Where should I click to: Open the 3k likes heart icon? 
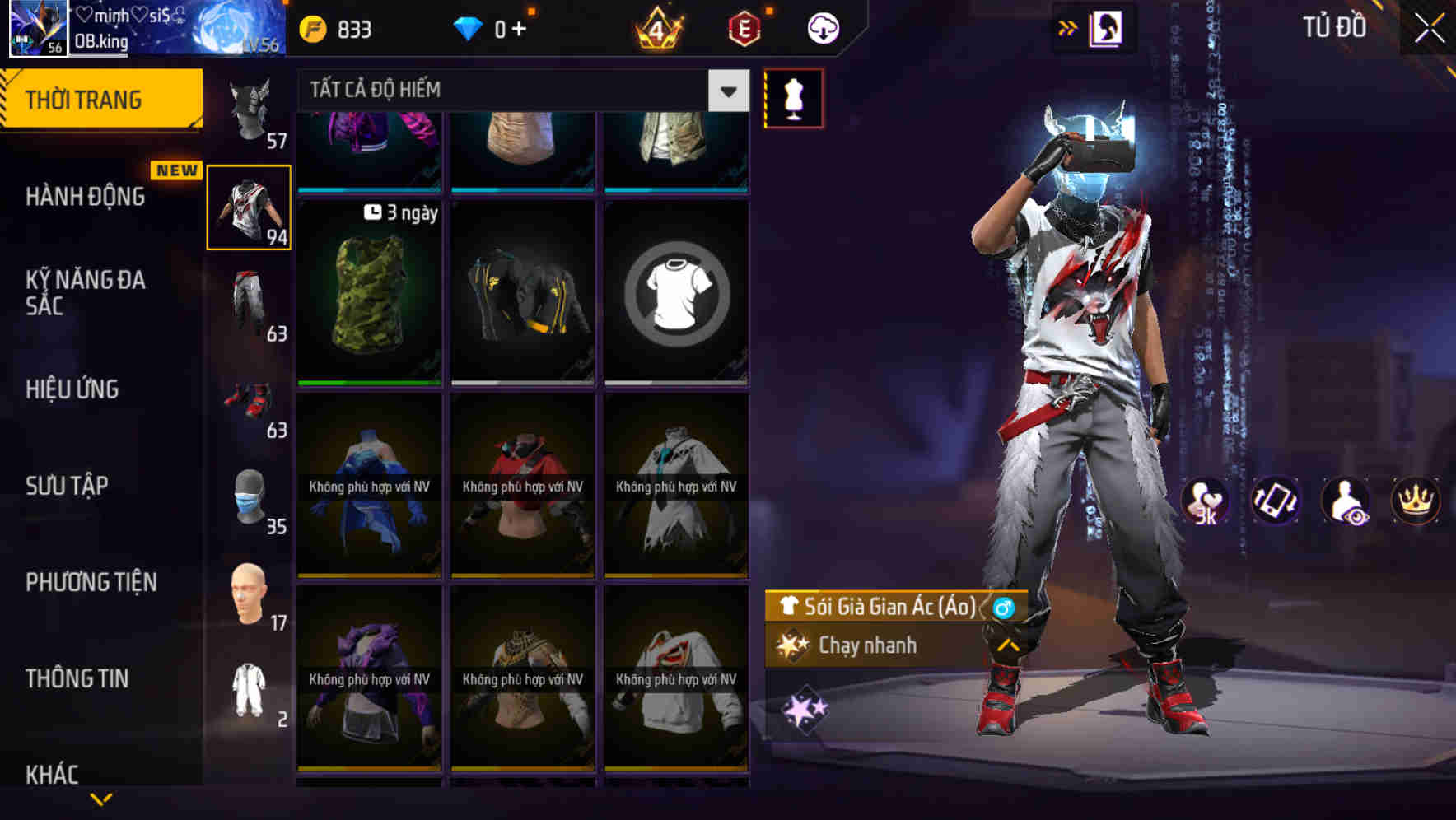[1205, 501]
